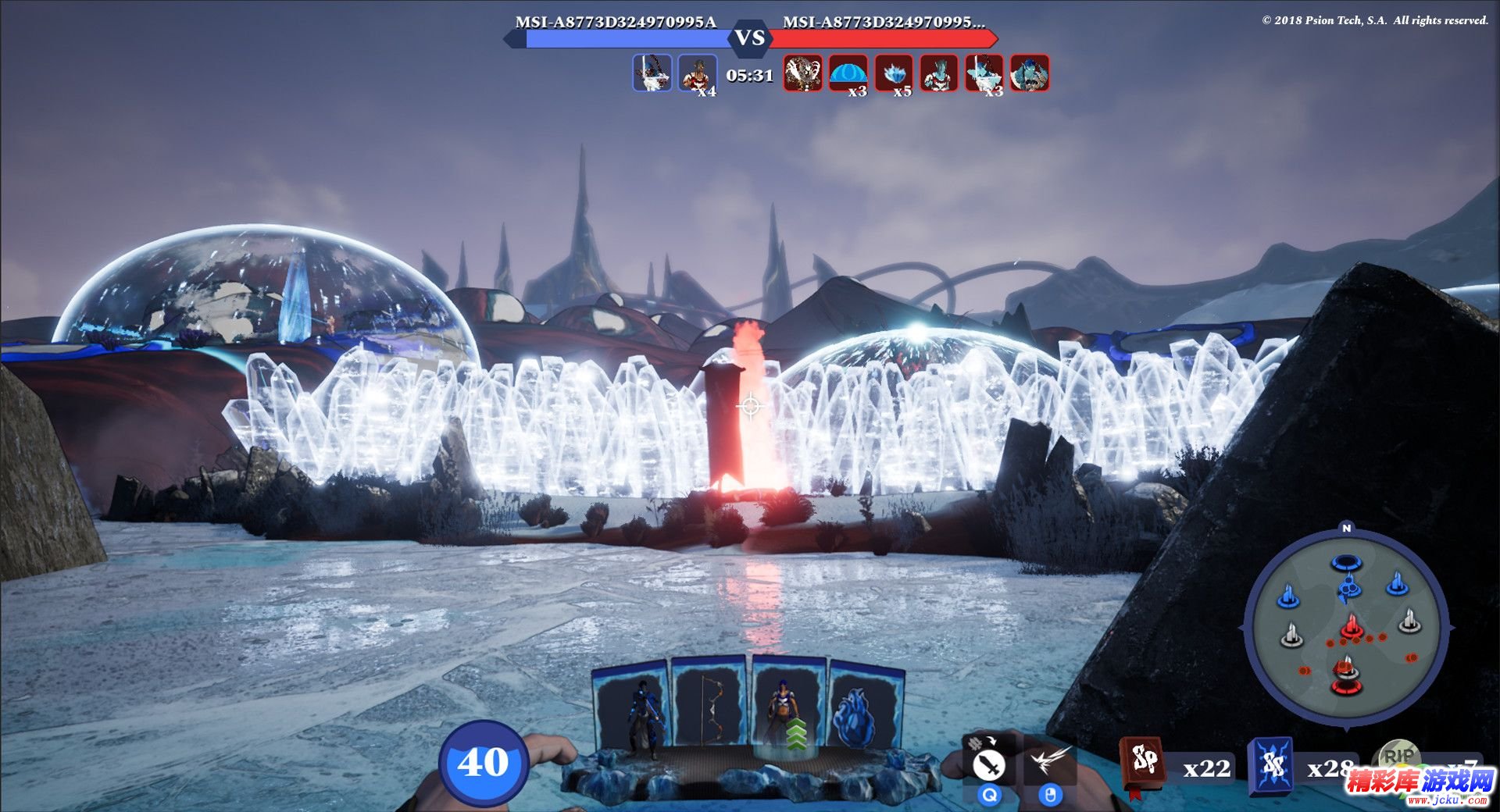1500x812 pixels.
Task: Open the RIP graveyard token
Action: coord(1398,757)
